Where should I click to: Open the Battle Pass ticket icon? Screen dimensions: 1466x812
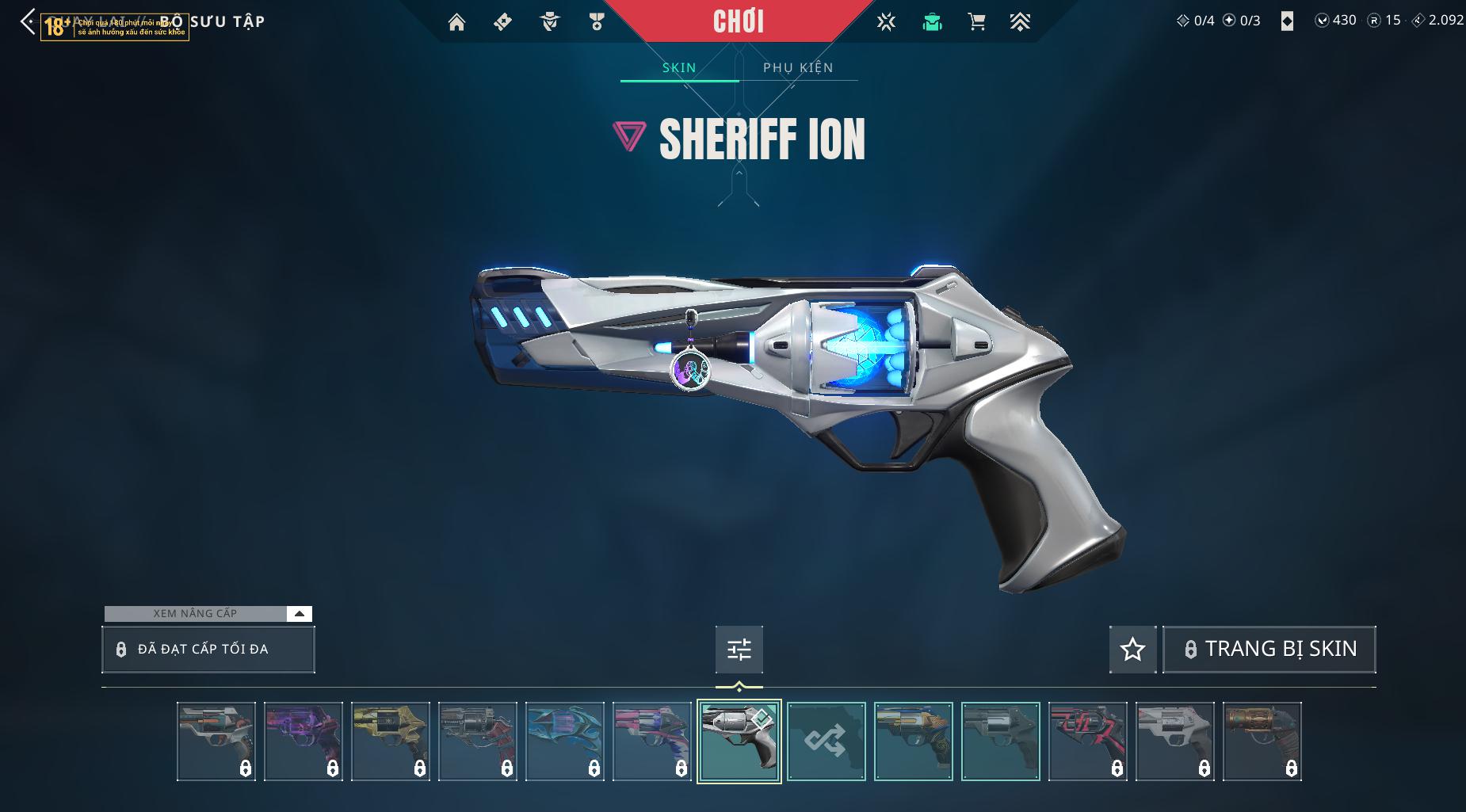[x=502, y=22]
